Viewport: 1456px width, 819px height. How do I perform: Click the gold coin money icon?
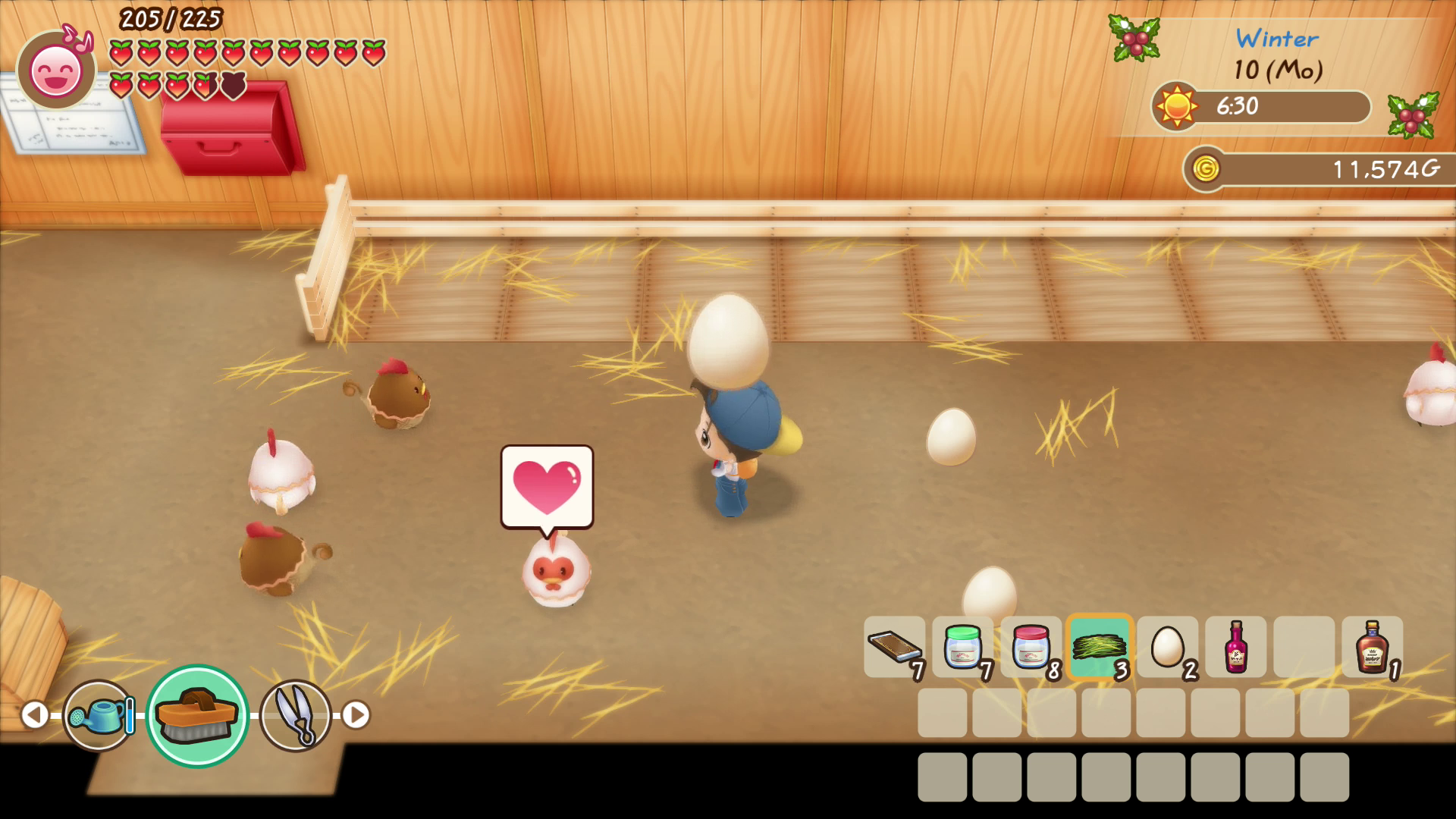1205,168
